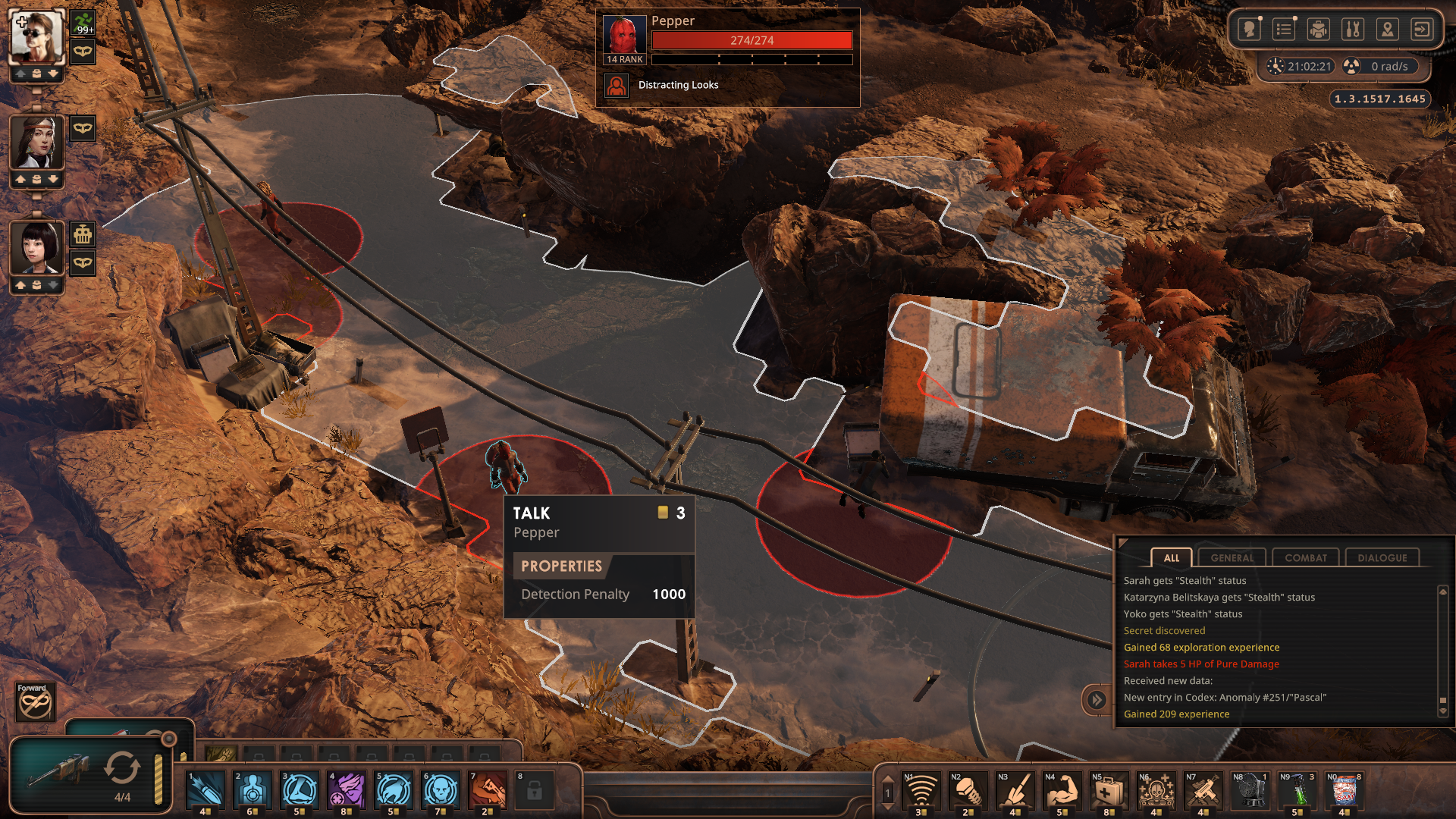
Task: Switch to the Combat log tab
Action: (1305, 558)
